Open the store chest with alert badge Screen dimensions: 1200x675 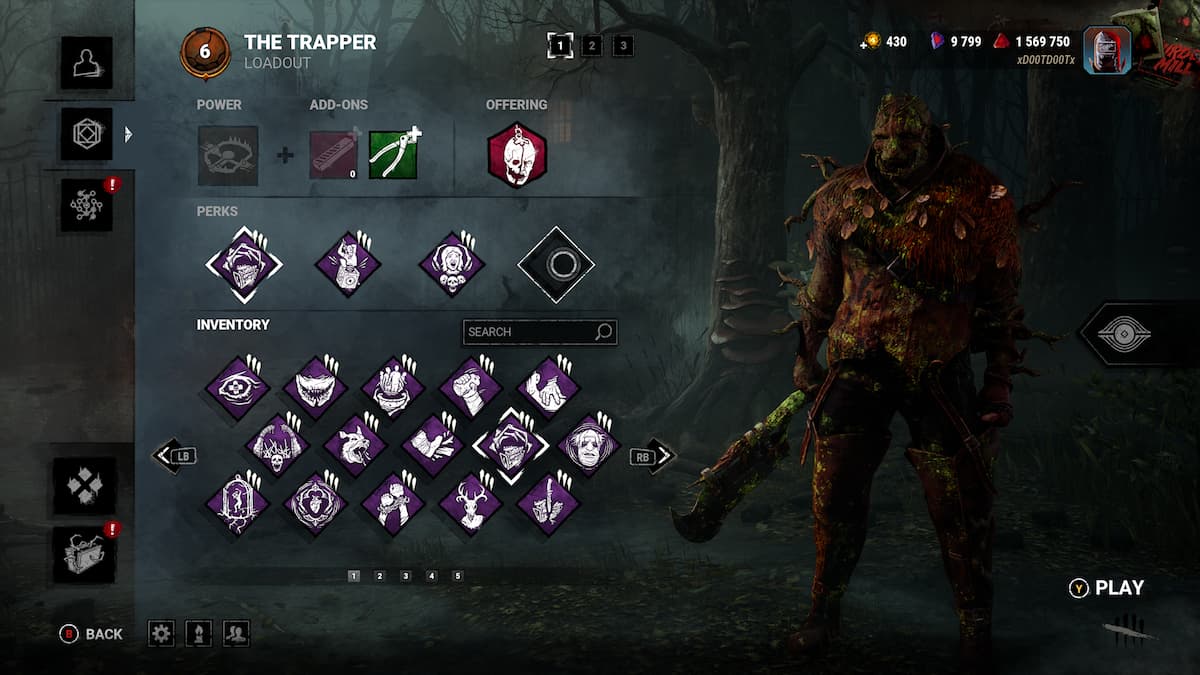click(84, 555)
